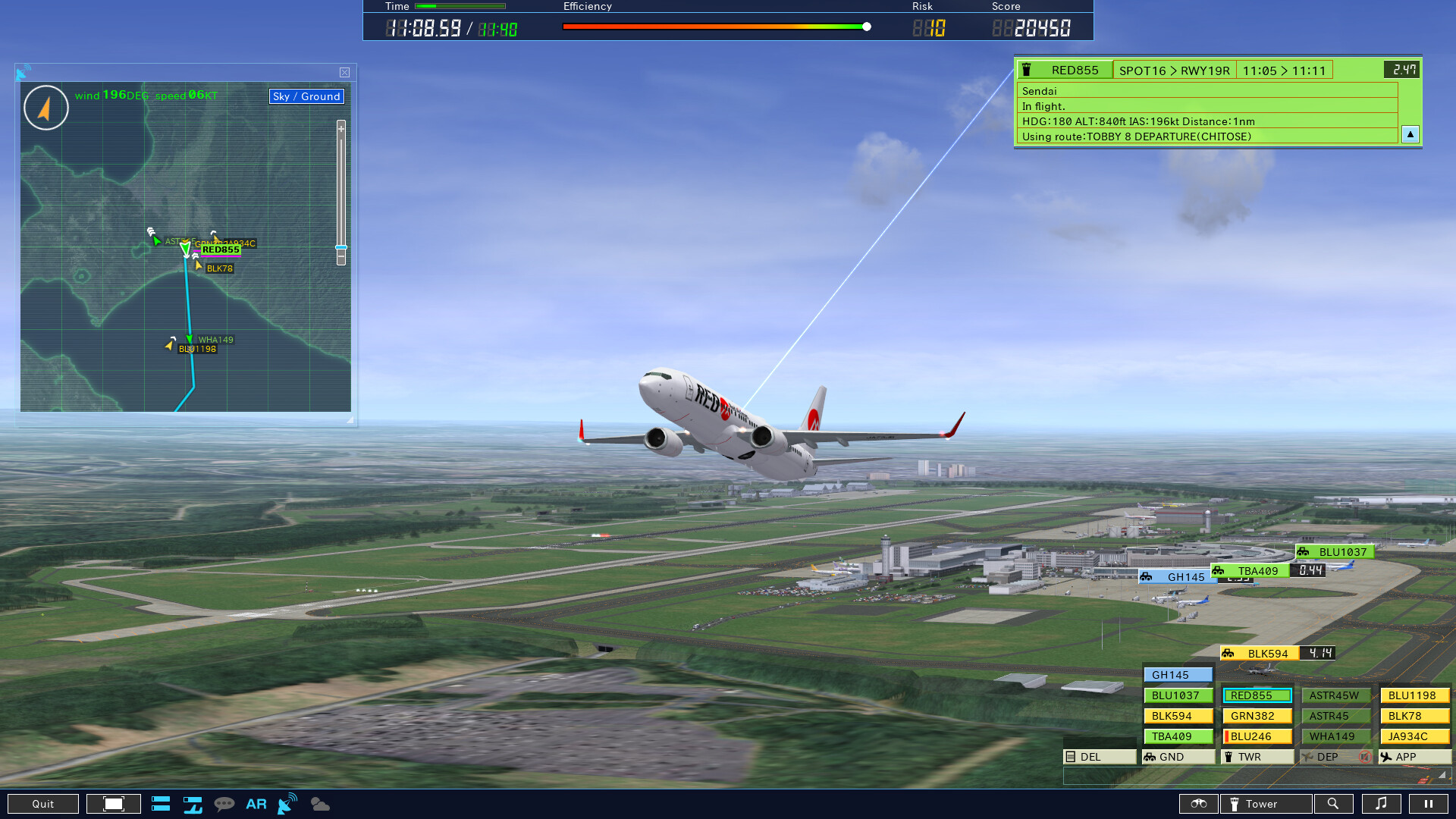Screen dimensions: 1456x819
Task: Open the music note audio icon
Action: [1382, 804]
